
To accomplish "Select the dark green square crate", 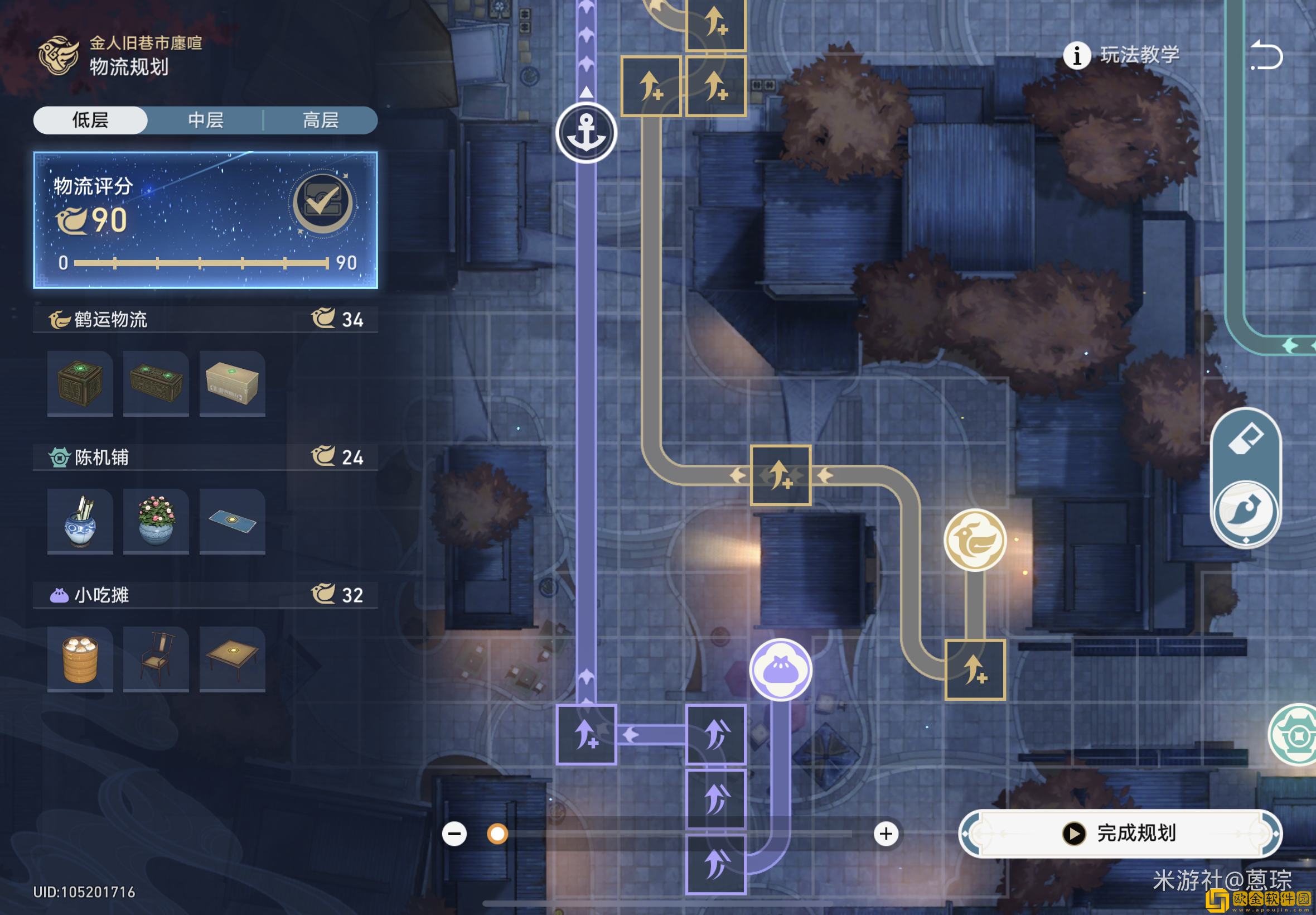I will tap(80, 383).
